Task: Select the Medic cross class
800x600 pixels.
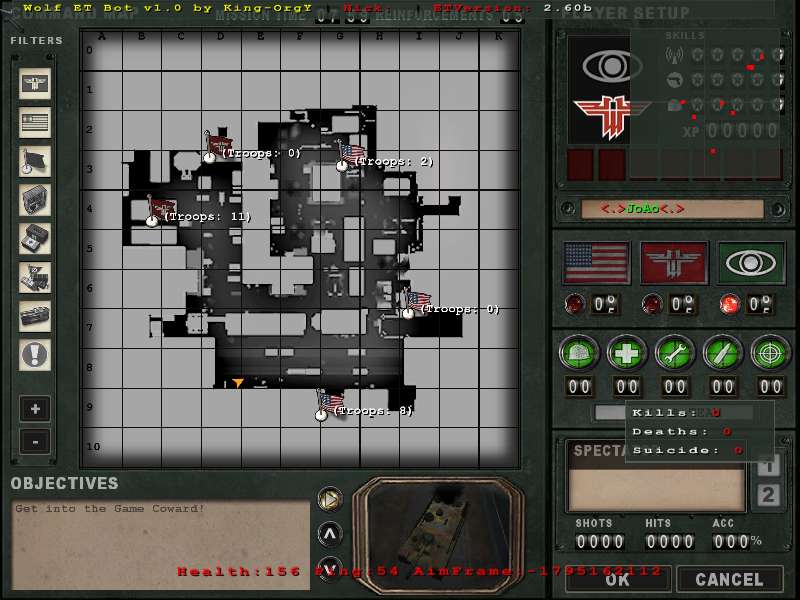Action: pyautogui.click(x=627, y=352)
